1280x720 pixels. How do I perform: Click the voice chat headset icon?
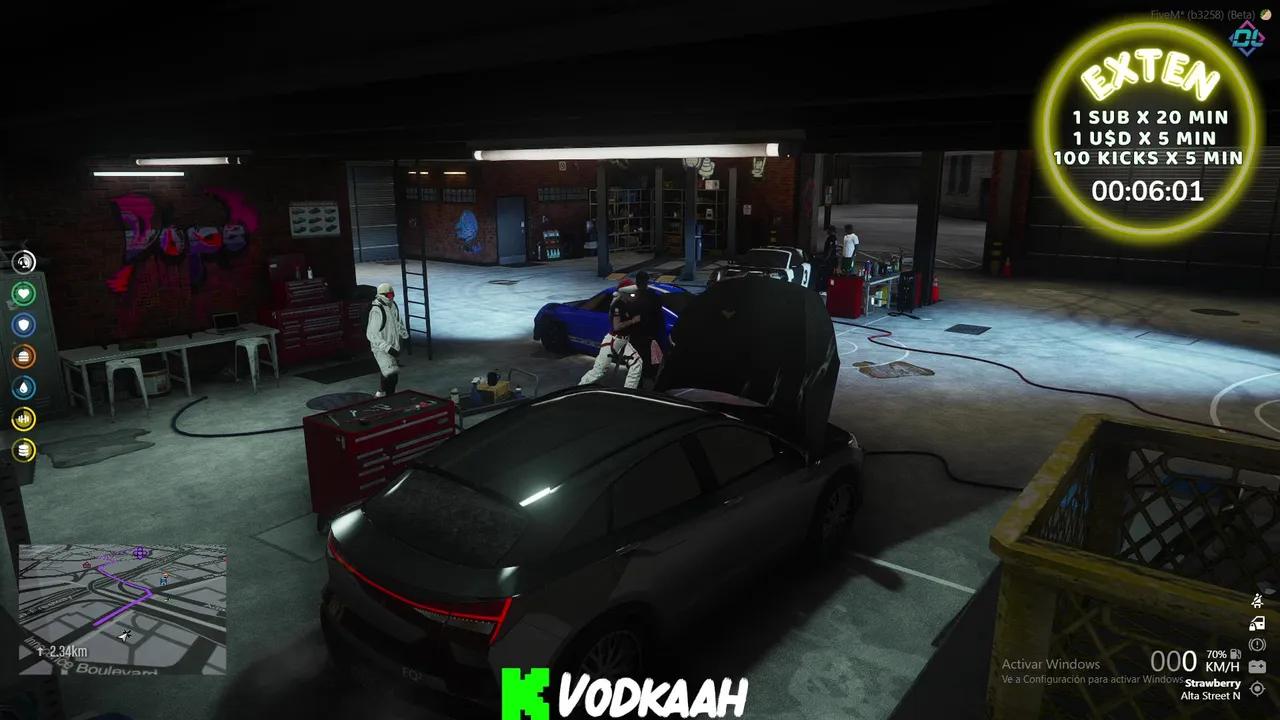point(22,262)
